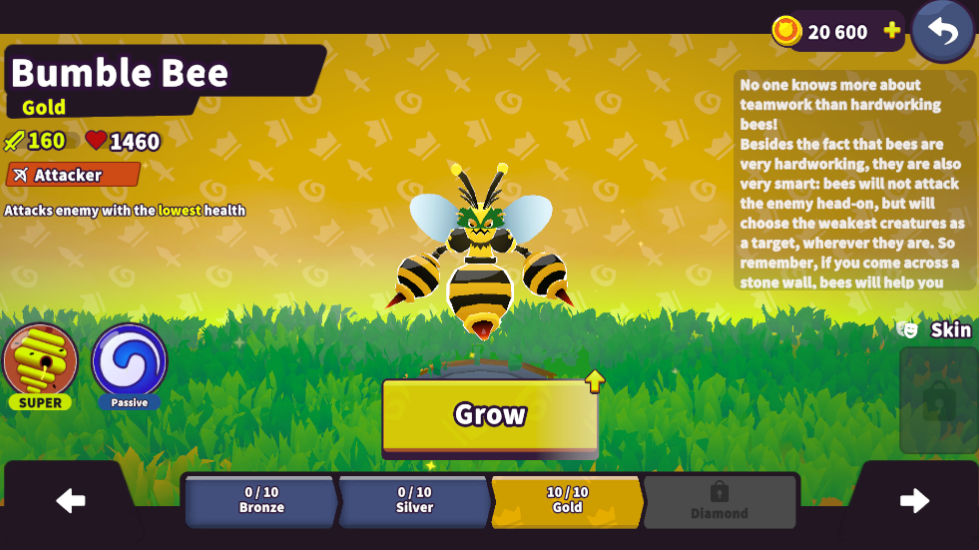Go back with the return arrow button

[942, 31]
